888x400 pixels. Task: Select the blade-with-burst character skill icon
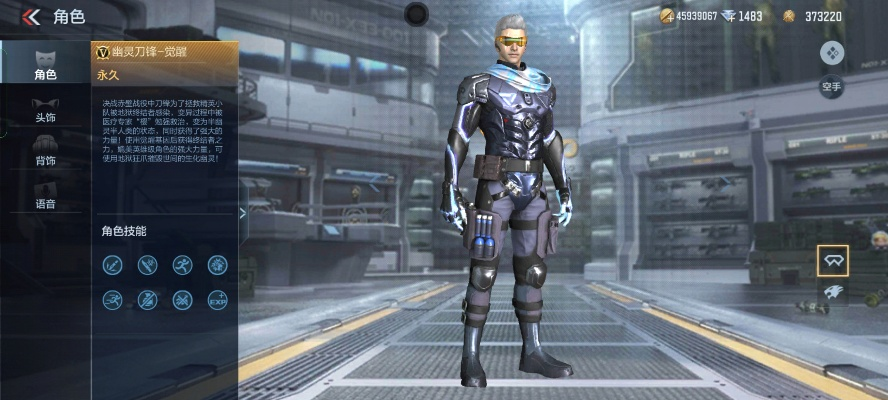point(148,265)
